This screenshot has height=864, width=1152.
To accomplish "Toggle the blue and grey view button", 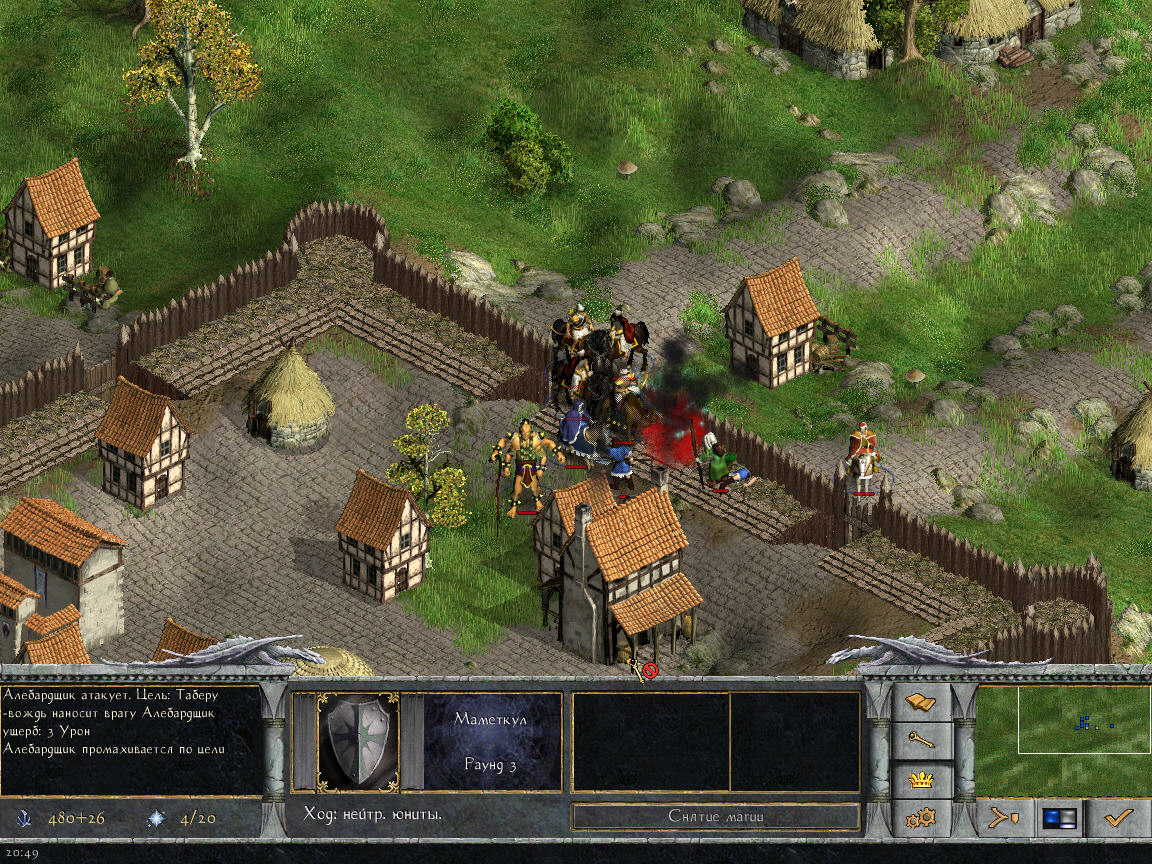I will tap(1060, 818).
